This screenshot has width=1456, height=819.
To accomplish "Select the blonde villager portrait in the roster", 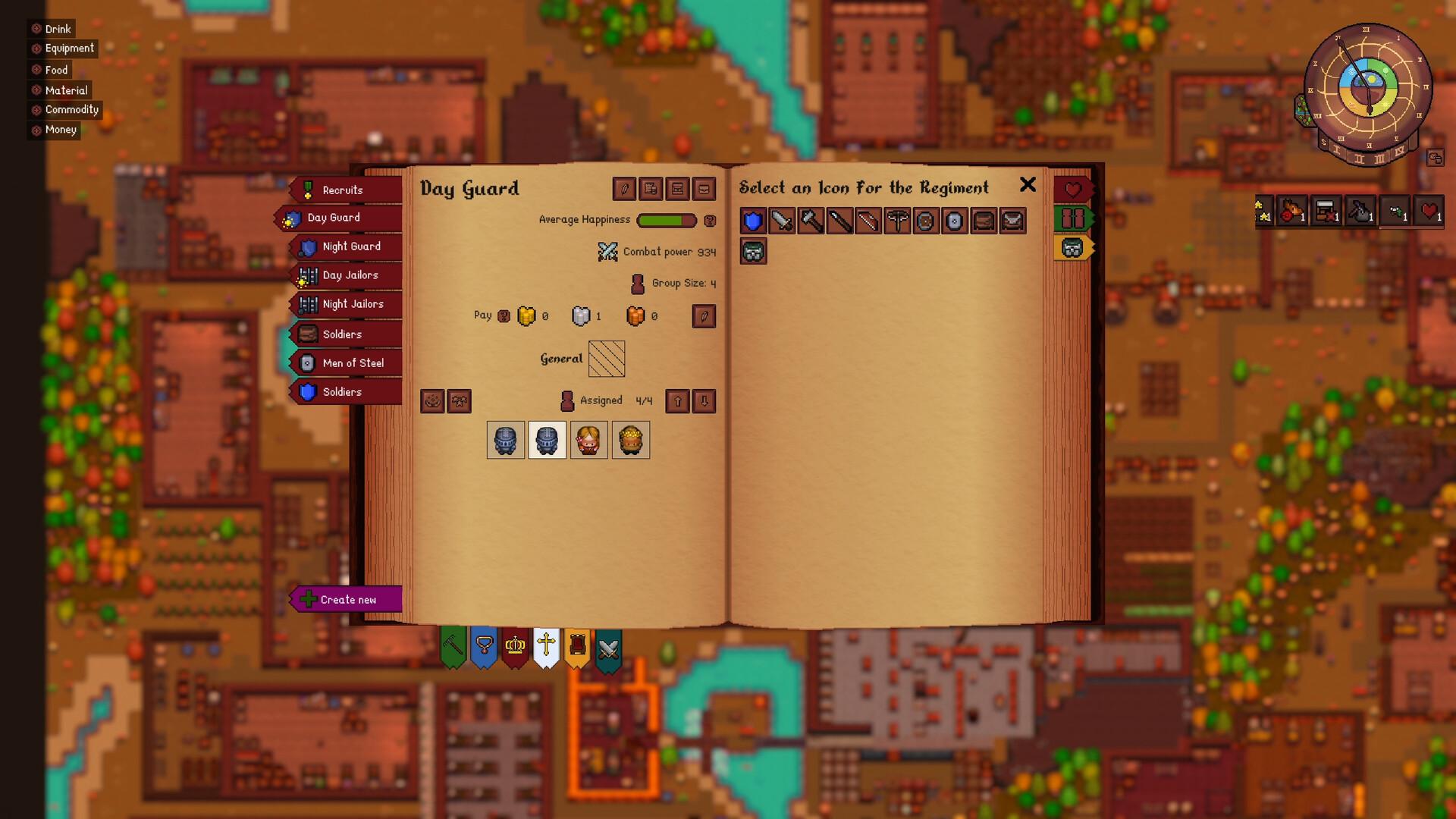I will tap(589, 440).
